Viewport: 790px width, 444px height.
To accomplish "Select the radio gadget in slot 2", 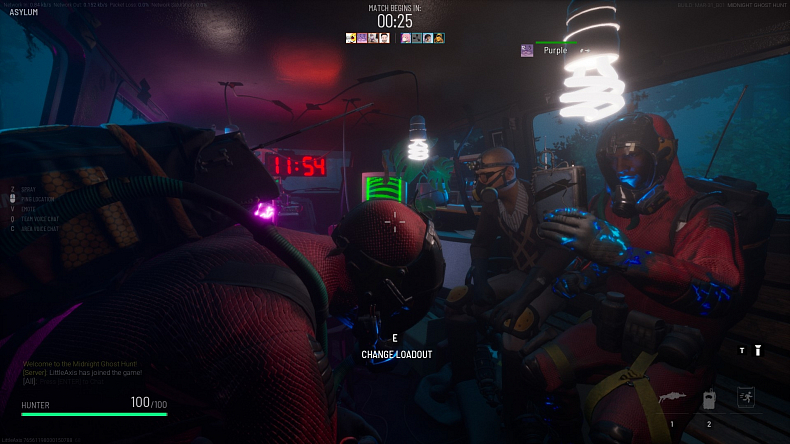I will [709, 398].
